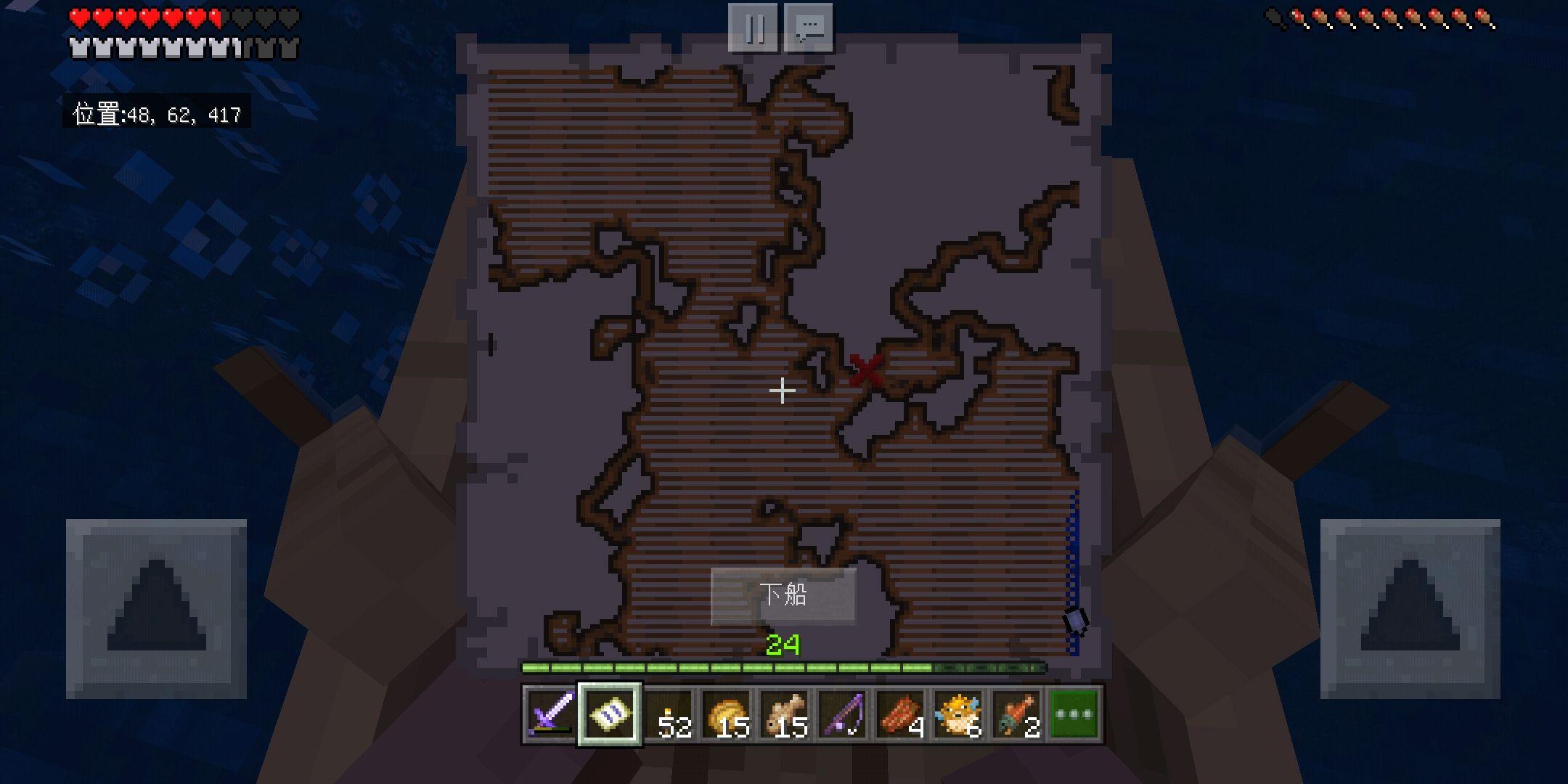Tap the 下船 leave boat button

click(783, 596)
